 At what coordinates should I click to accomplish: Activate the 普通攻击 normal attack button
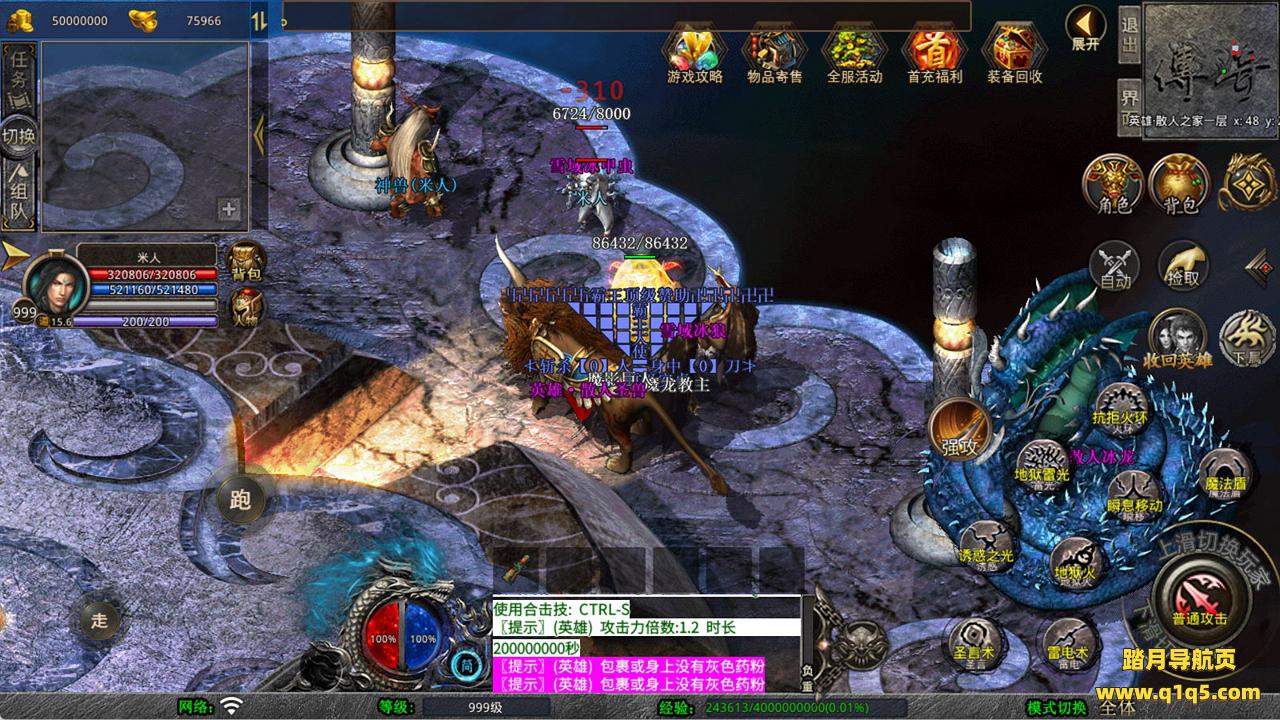tap(1199, 595)
